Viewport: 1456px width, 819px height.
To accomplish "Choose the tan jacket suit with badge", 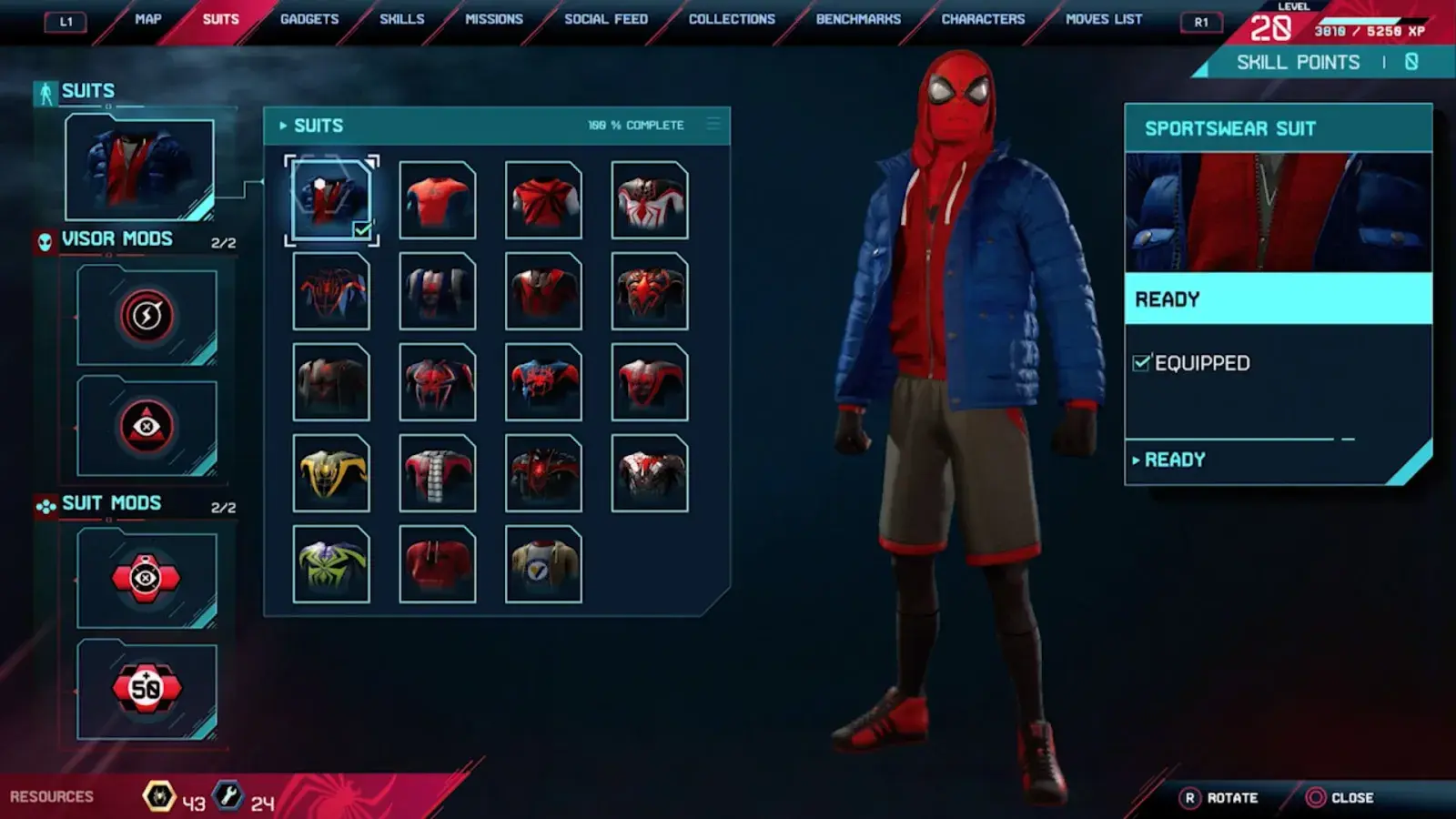I will coord(543,564).
